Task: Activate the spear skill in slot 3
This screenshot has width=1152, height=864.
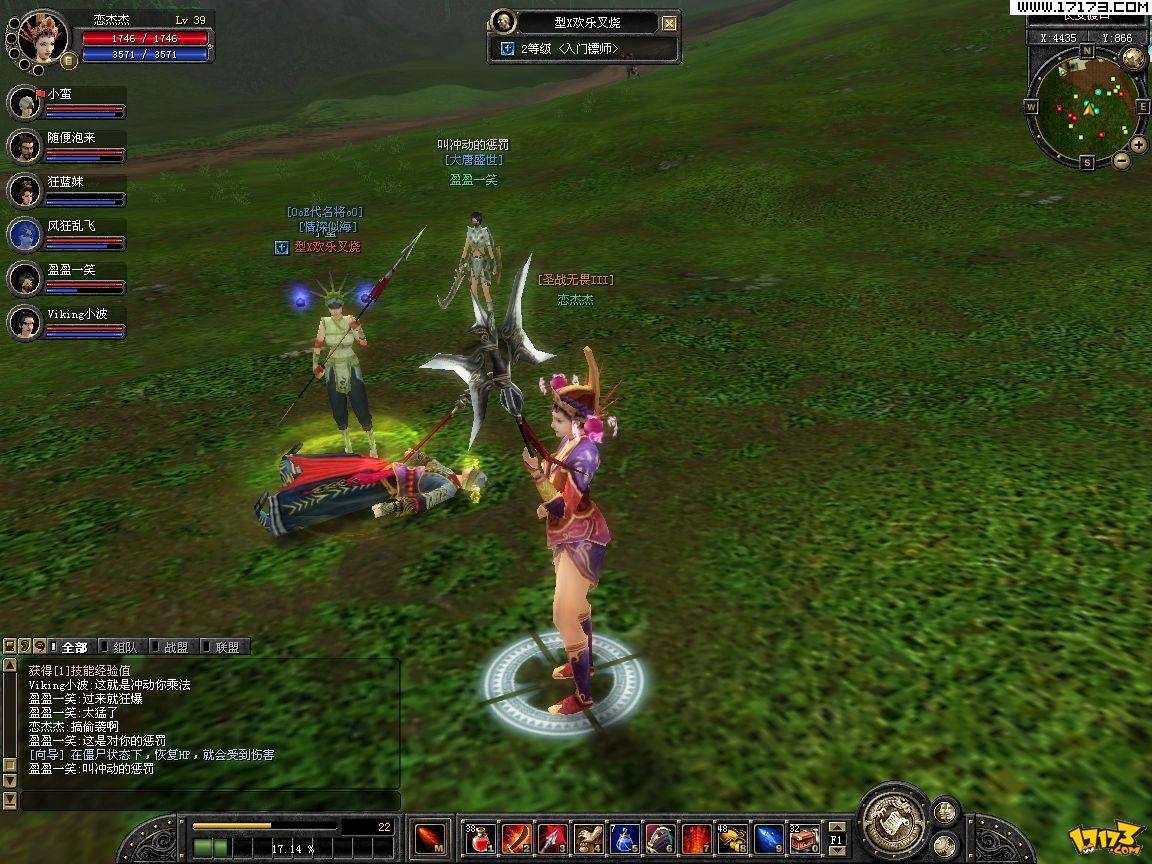Action: tap(553, 838)
